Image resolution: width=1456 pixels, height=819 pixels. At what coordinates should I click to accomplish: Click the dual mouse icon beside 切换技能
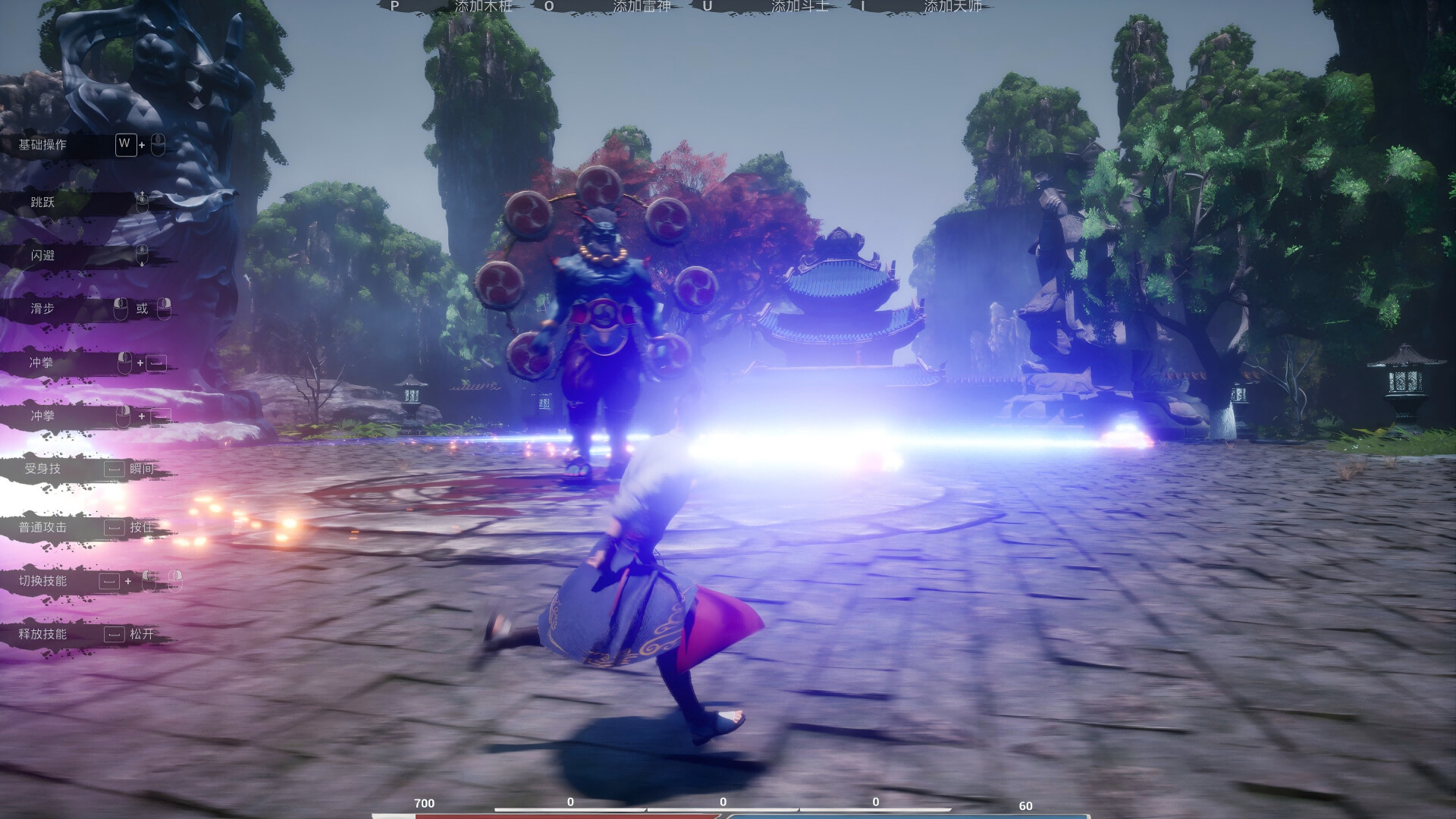click(x=163, y=580)
